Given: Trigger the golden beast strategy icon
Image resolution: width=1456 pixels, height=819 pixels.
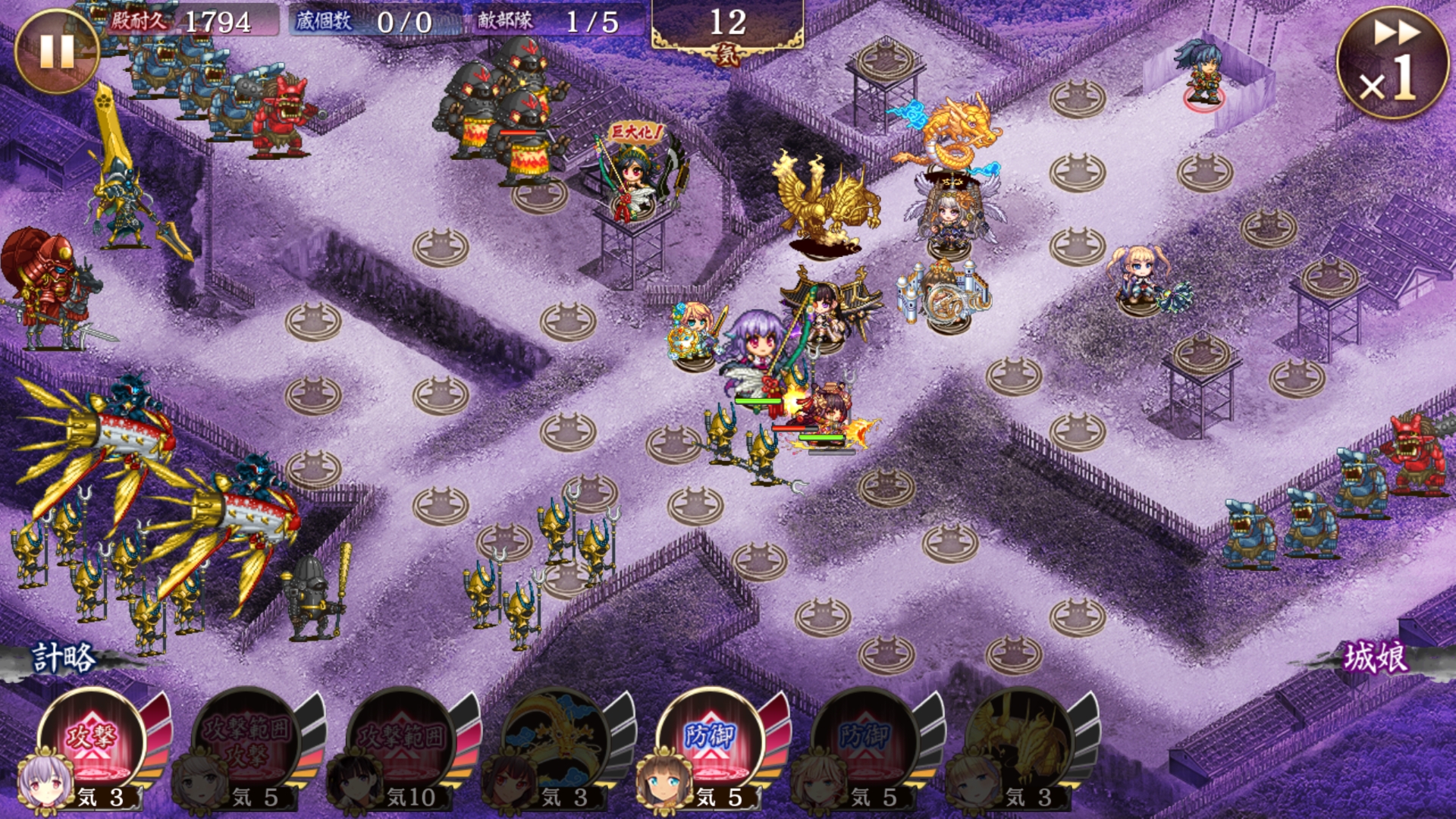Looking at the screenshot, I should tap(1020, 739).
